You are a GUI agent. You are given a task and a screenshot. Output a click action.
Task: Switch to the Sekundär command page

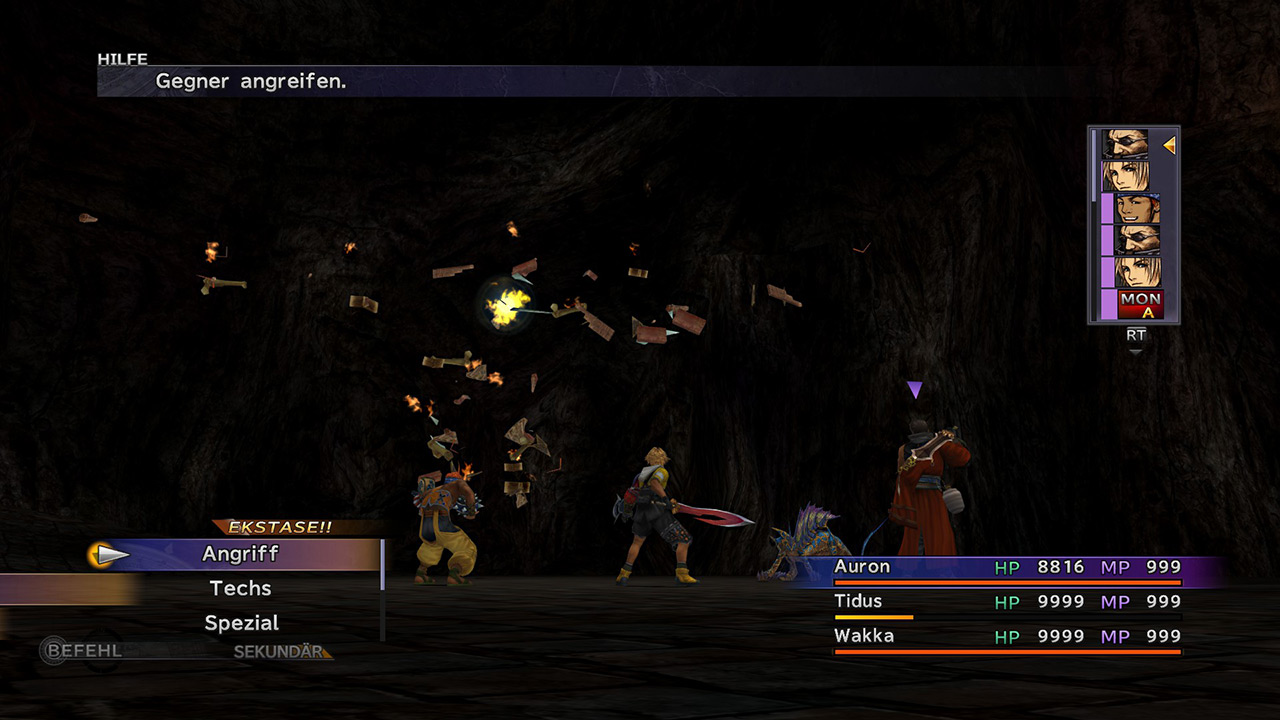tap(279, 652)
